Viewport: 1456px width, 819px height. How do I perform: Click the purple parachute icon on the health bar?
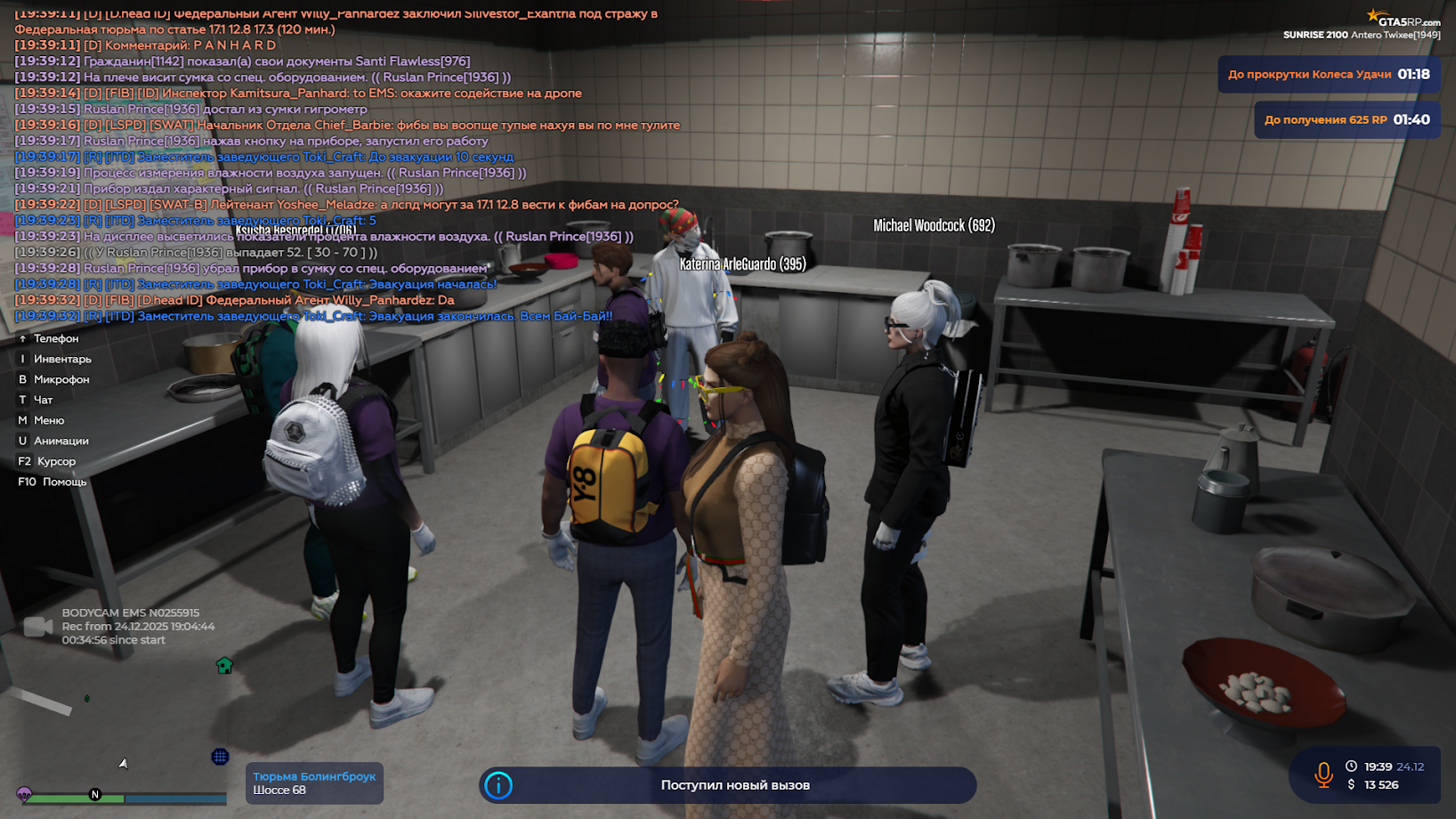coord(24,794)
